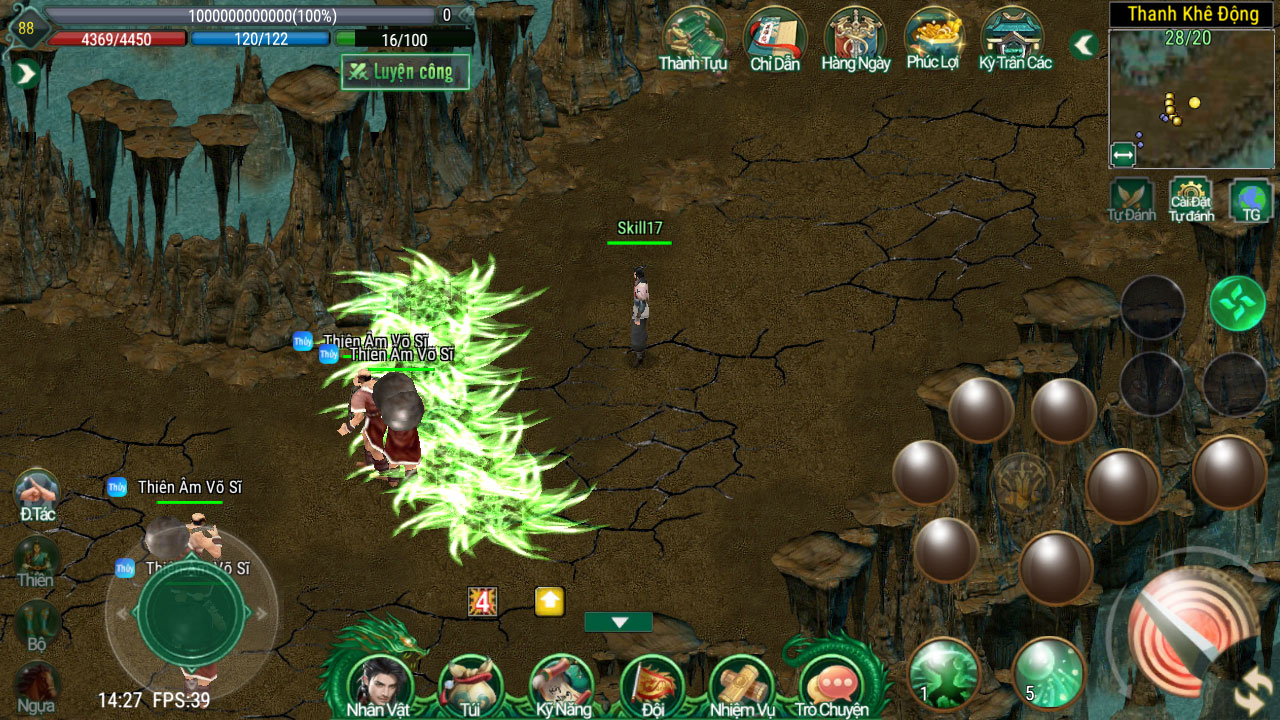Toggle the Đ.Tác fist icon
The height and width of the screenshot is (720, 1280).
pyautogui.click(x=37, y=494)
